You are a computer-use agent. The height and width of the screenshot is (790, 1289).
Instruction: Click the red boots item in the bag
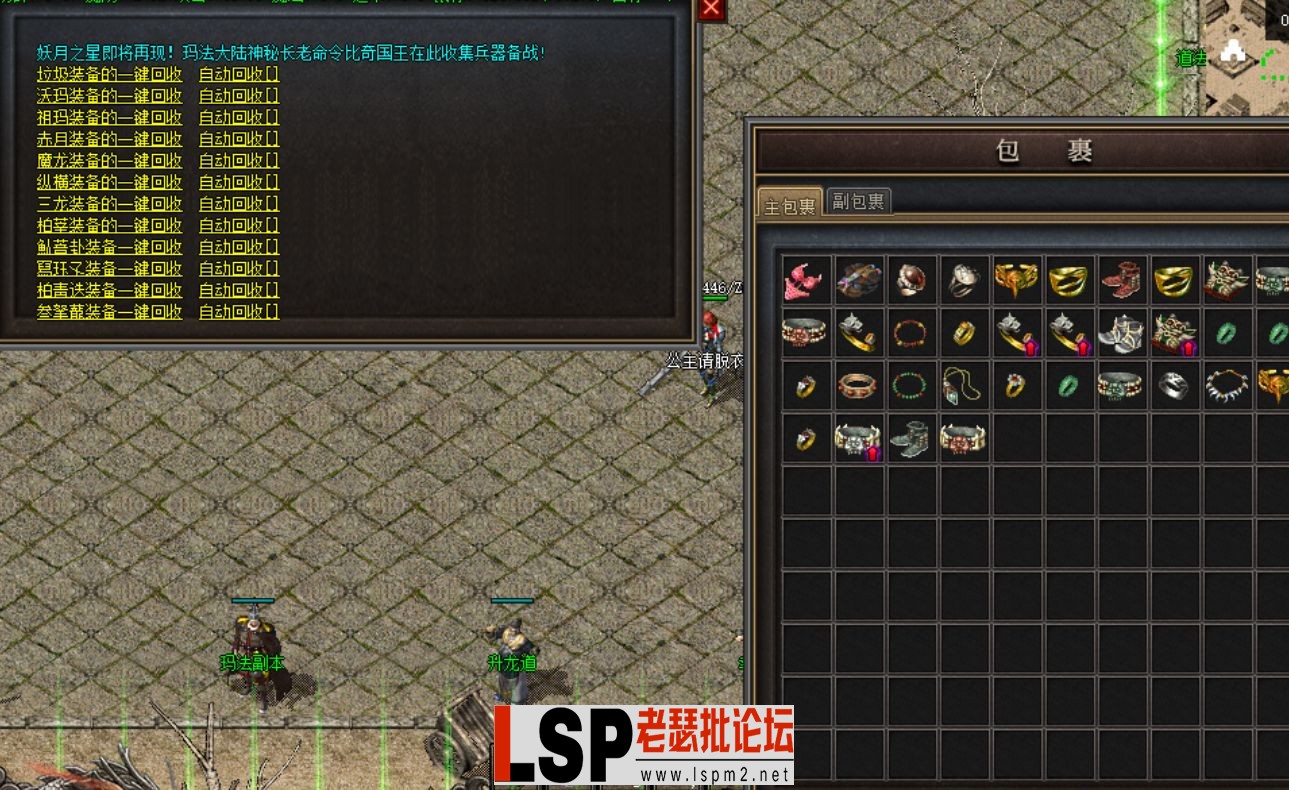coord(1122,280)
